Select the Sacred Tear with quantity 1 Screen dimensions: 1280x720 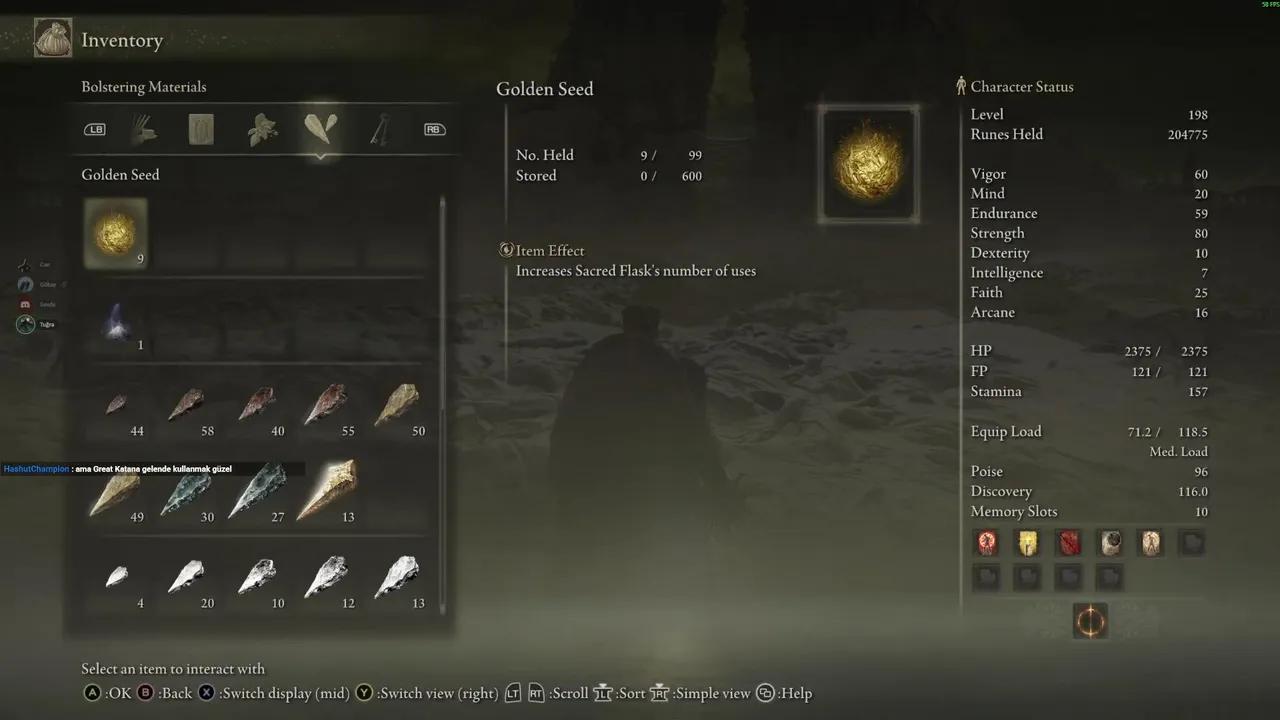pos(115,322)
